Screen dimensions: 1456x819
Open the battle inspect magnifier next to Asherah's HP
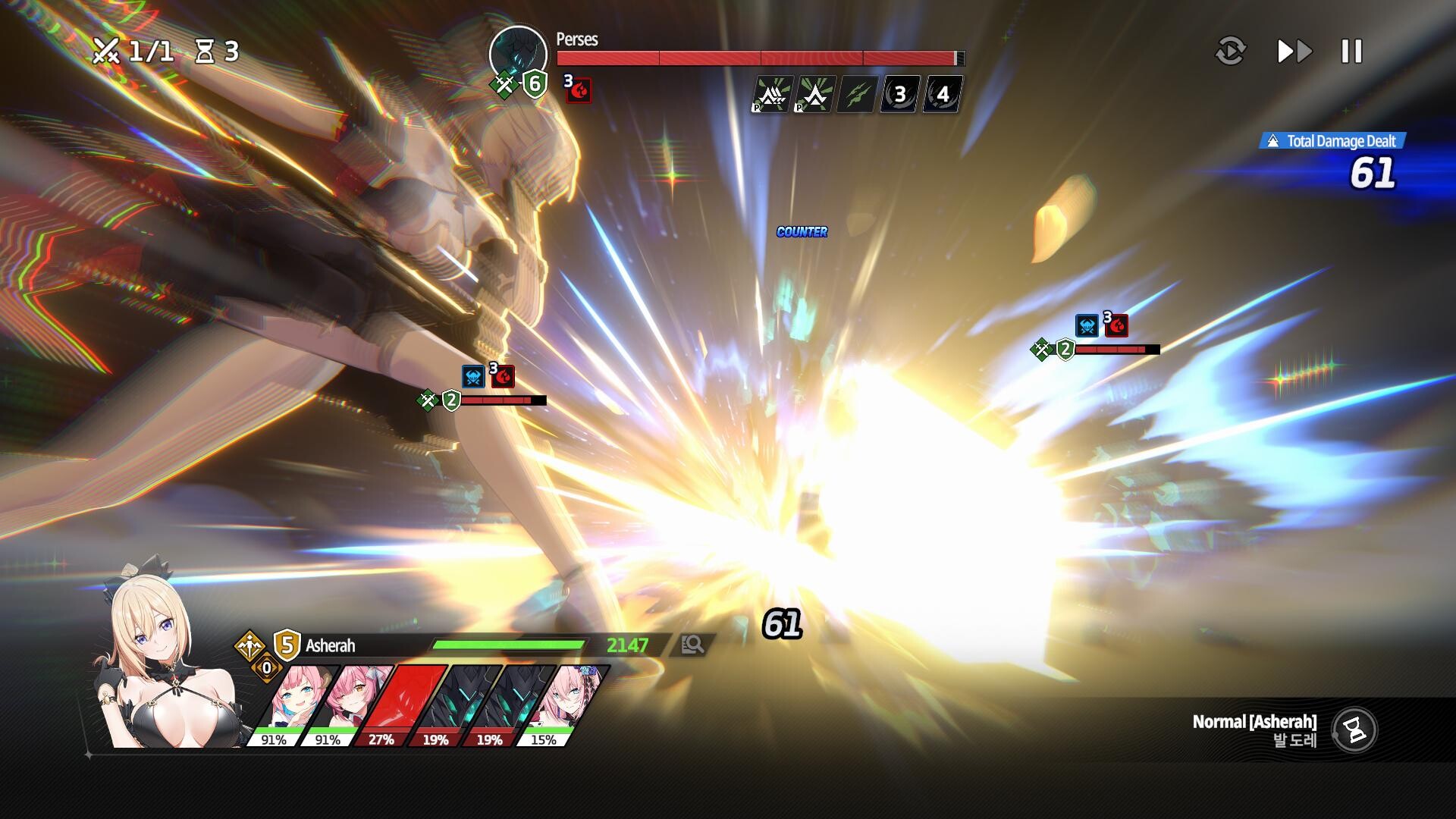click(692, 645)
